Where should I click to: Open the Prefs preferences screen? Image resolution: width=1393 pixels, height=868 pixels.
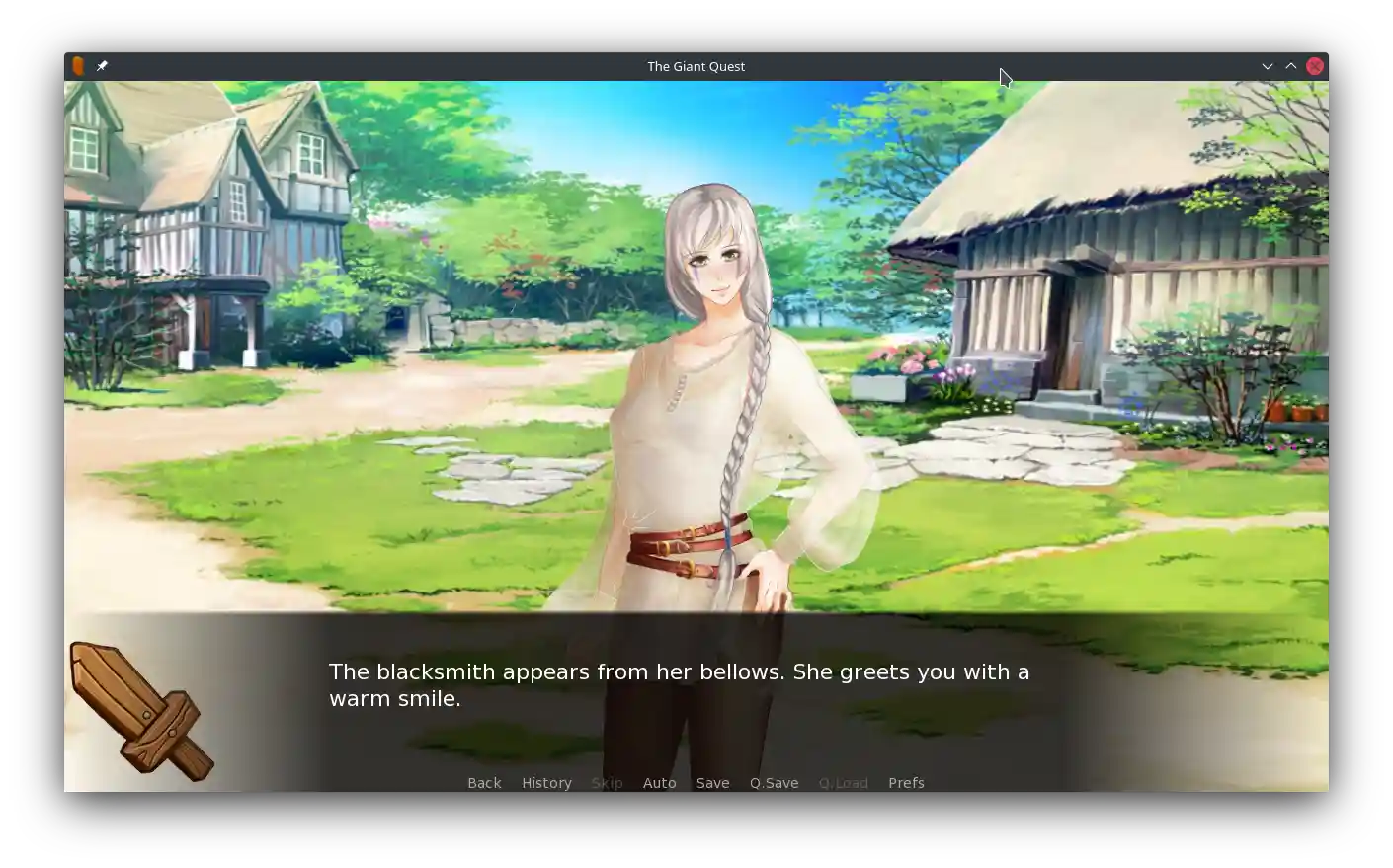906,782
